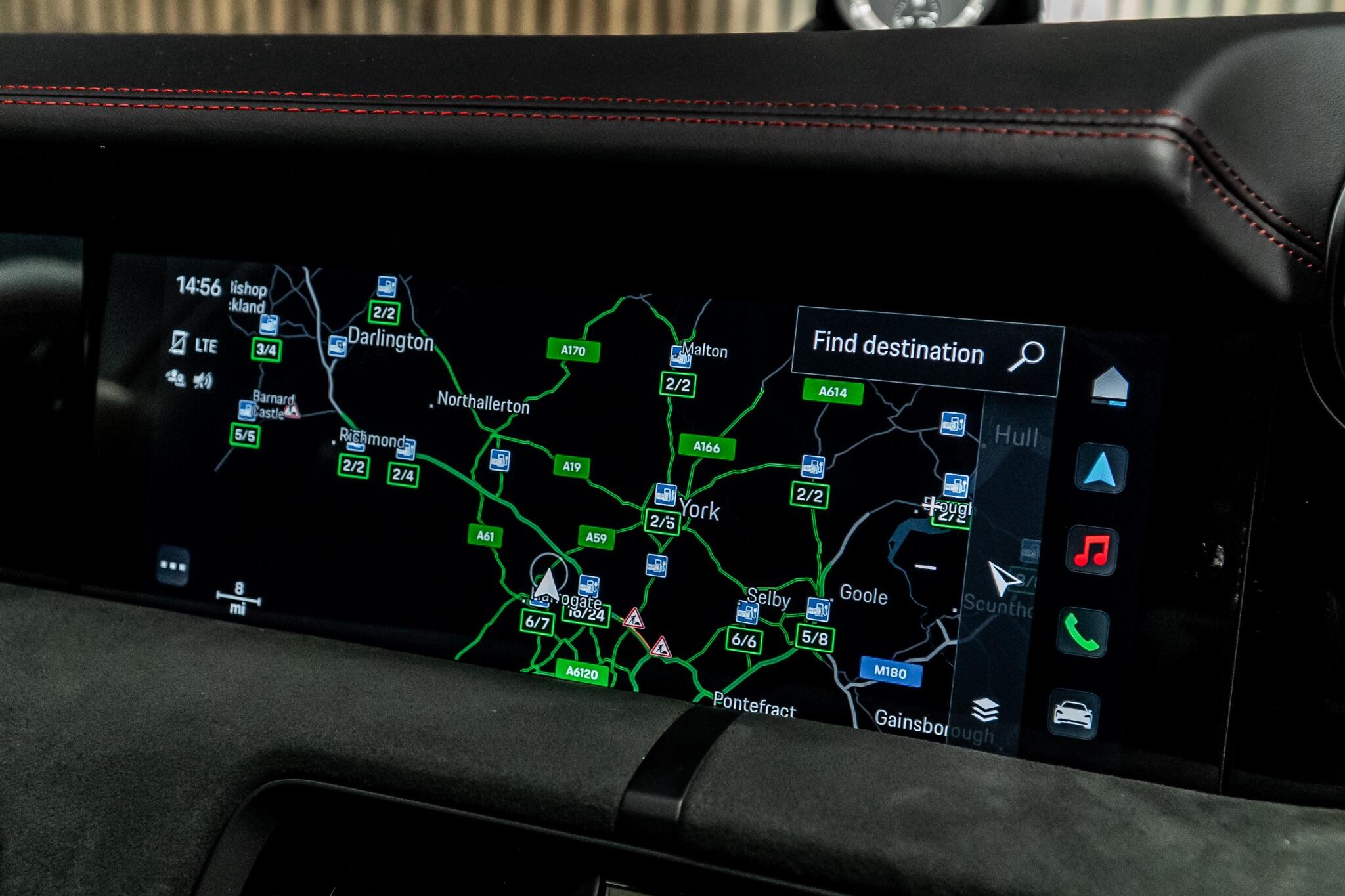Open the three-dots options menu
Screen dimensions: 1345x896
coord(173,565)
